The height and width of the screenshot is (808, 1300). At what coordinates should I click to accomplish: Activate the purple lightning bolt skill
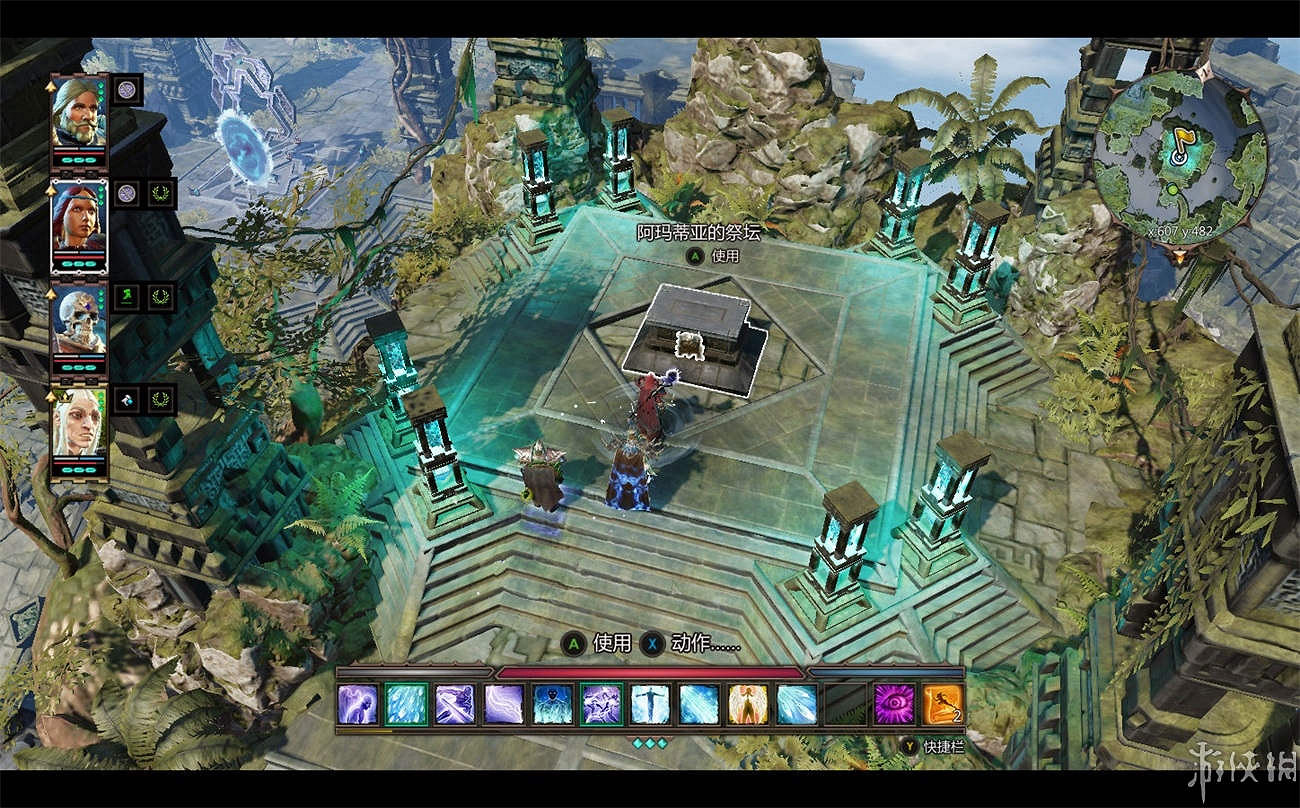point(503,704)
